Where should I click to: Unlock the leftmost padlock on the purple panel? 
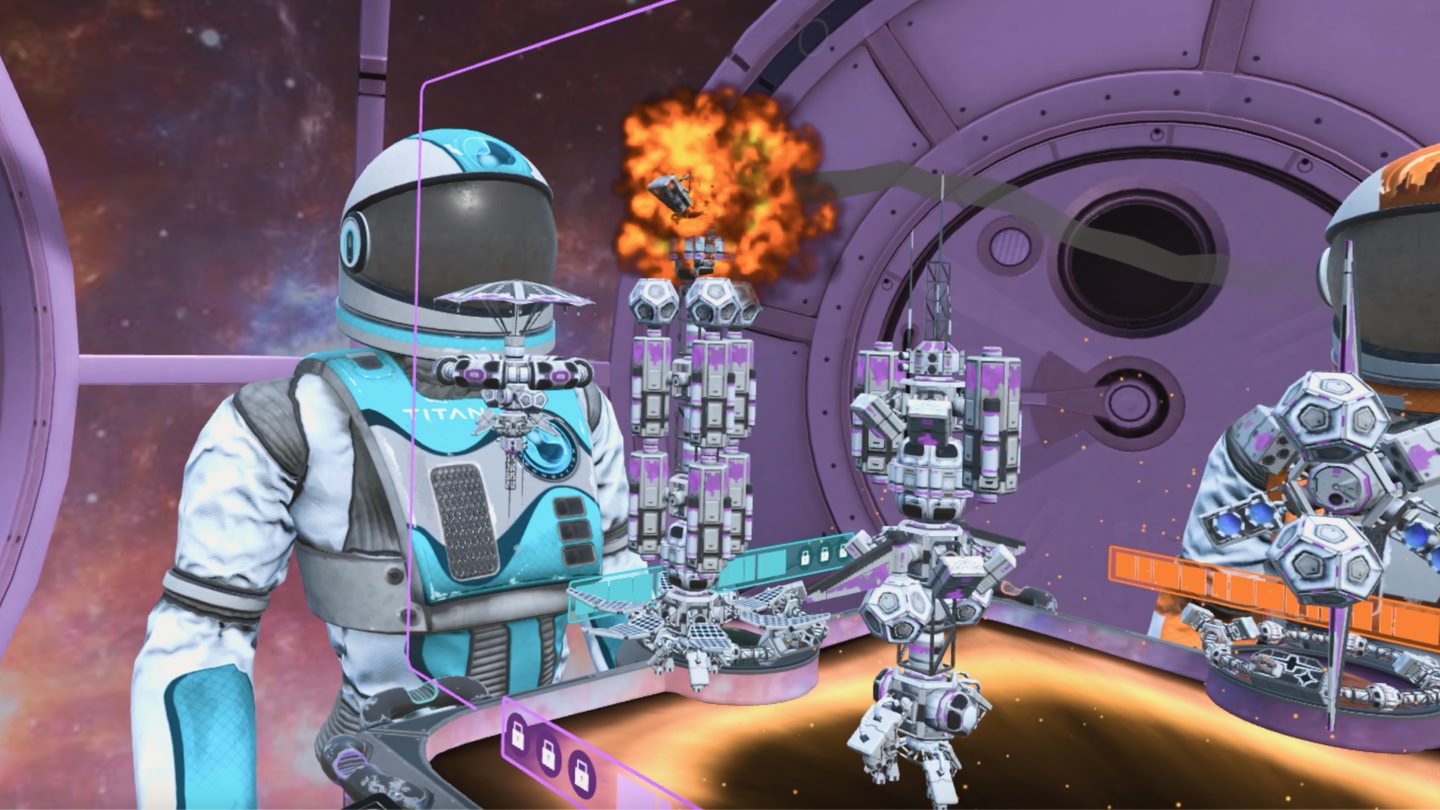[519, 733]
